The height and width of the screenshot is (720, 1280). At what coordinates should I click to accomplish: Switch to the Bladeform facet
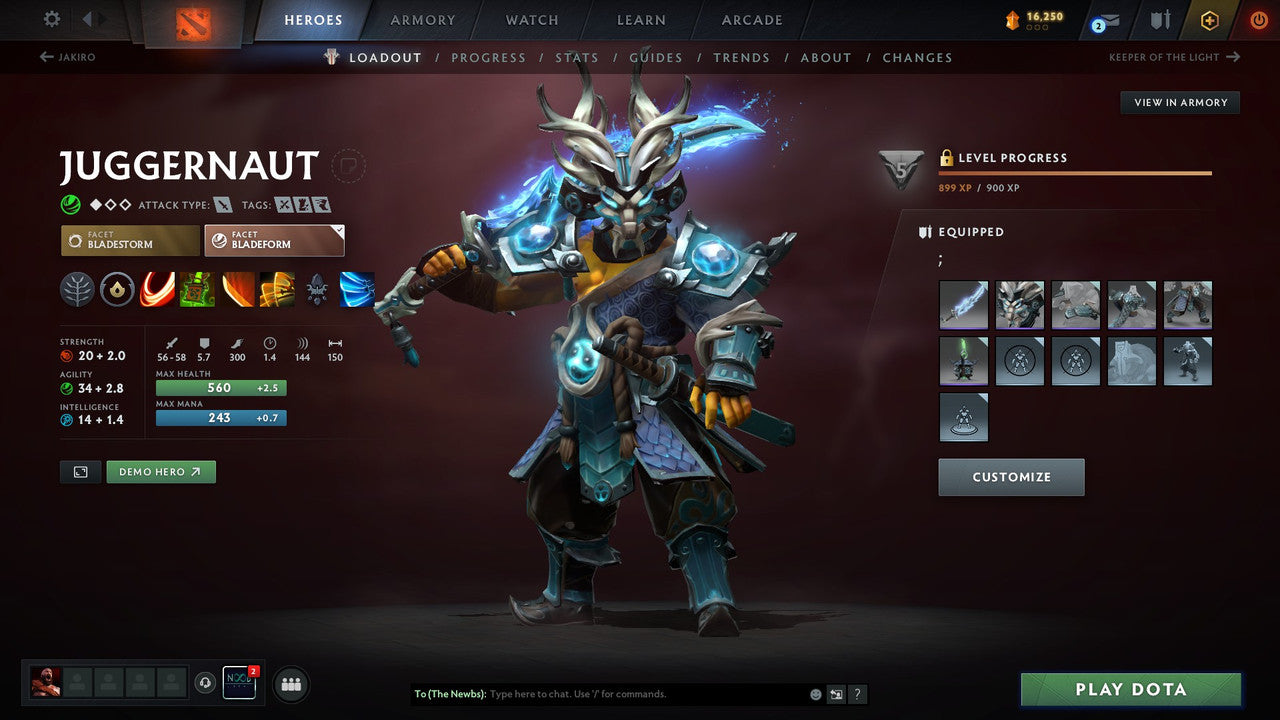click(x=274, y=240)
